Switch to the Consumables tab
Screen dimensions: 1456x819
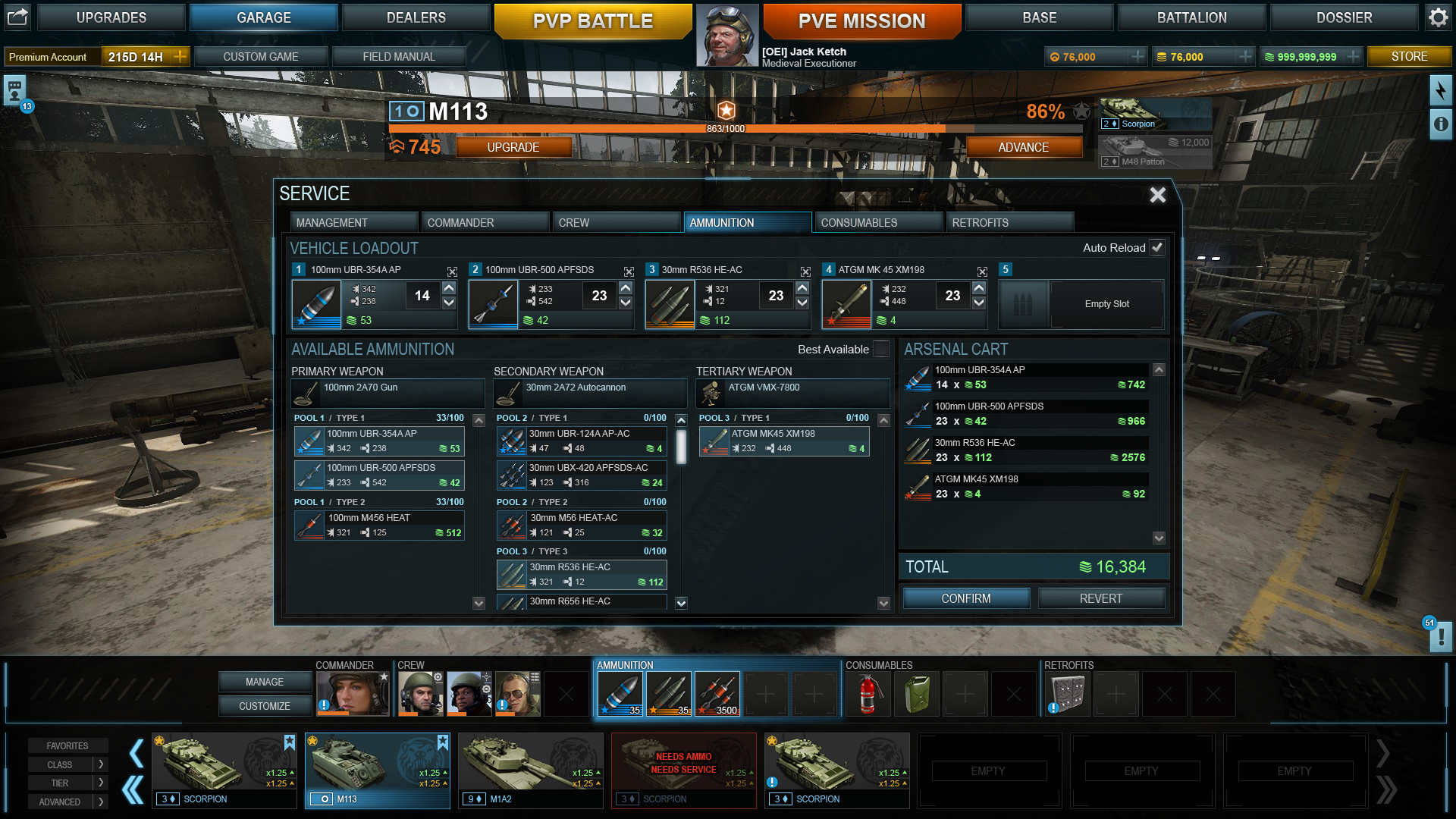click(x=877, y=222)
